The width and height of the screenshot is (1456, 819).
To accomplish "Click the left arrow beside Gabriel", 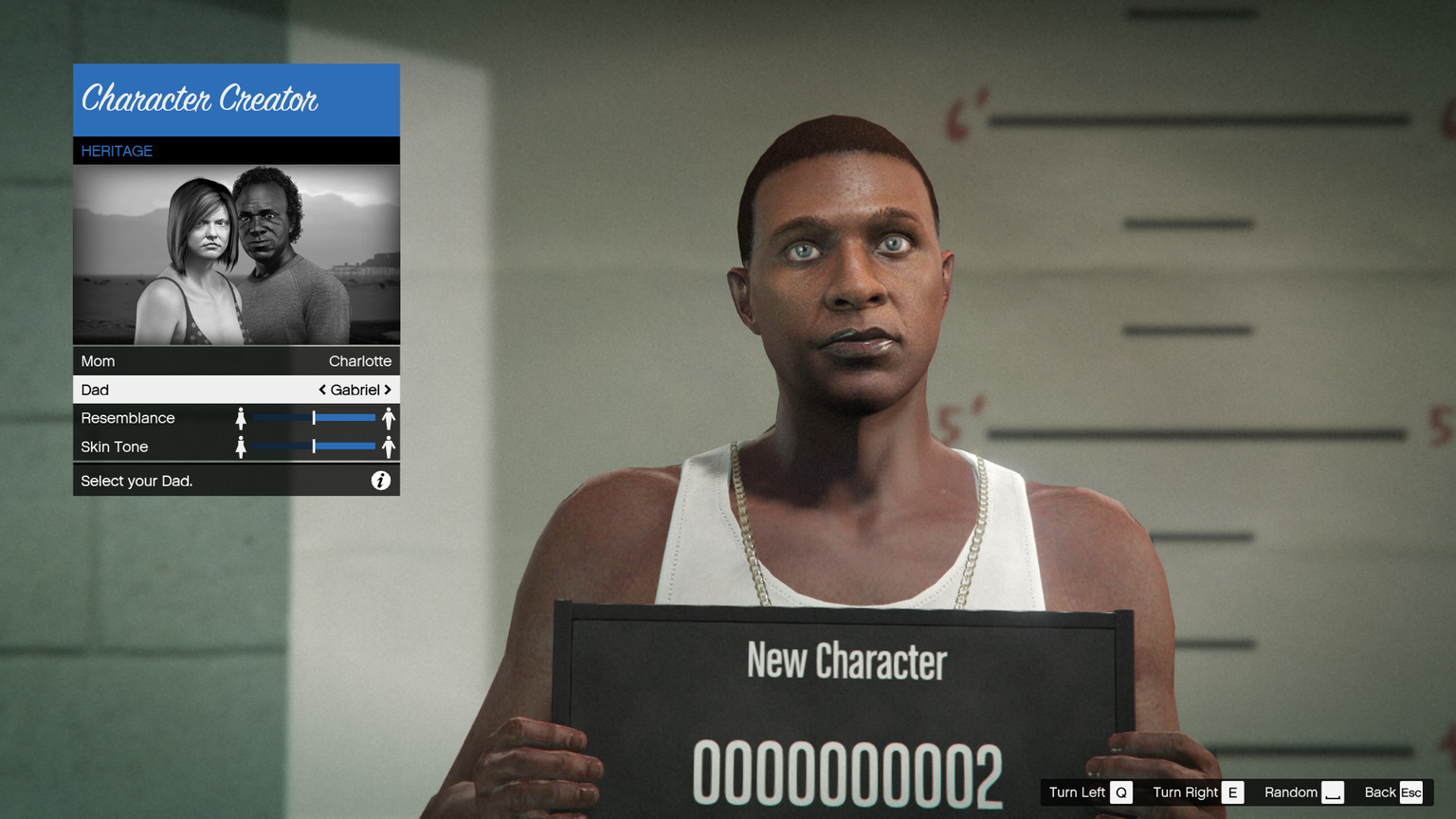I will 322,390.
